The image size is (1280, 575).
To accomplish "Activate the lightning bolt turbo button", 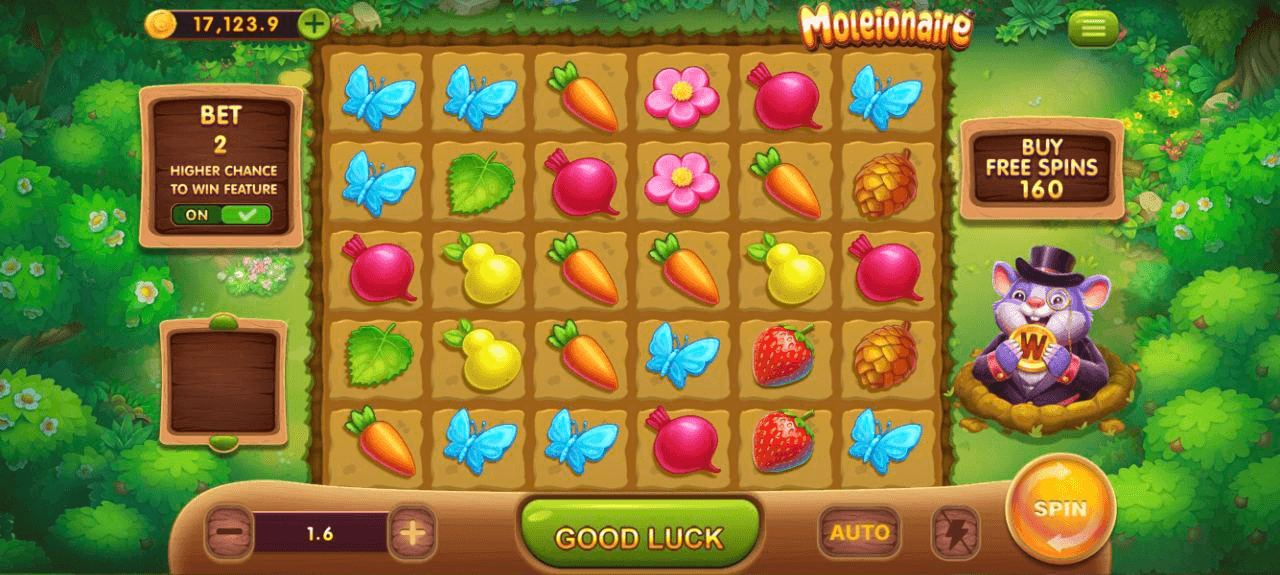I will (x=955, y=533).
